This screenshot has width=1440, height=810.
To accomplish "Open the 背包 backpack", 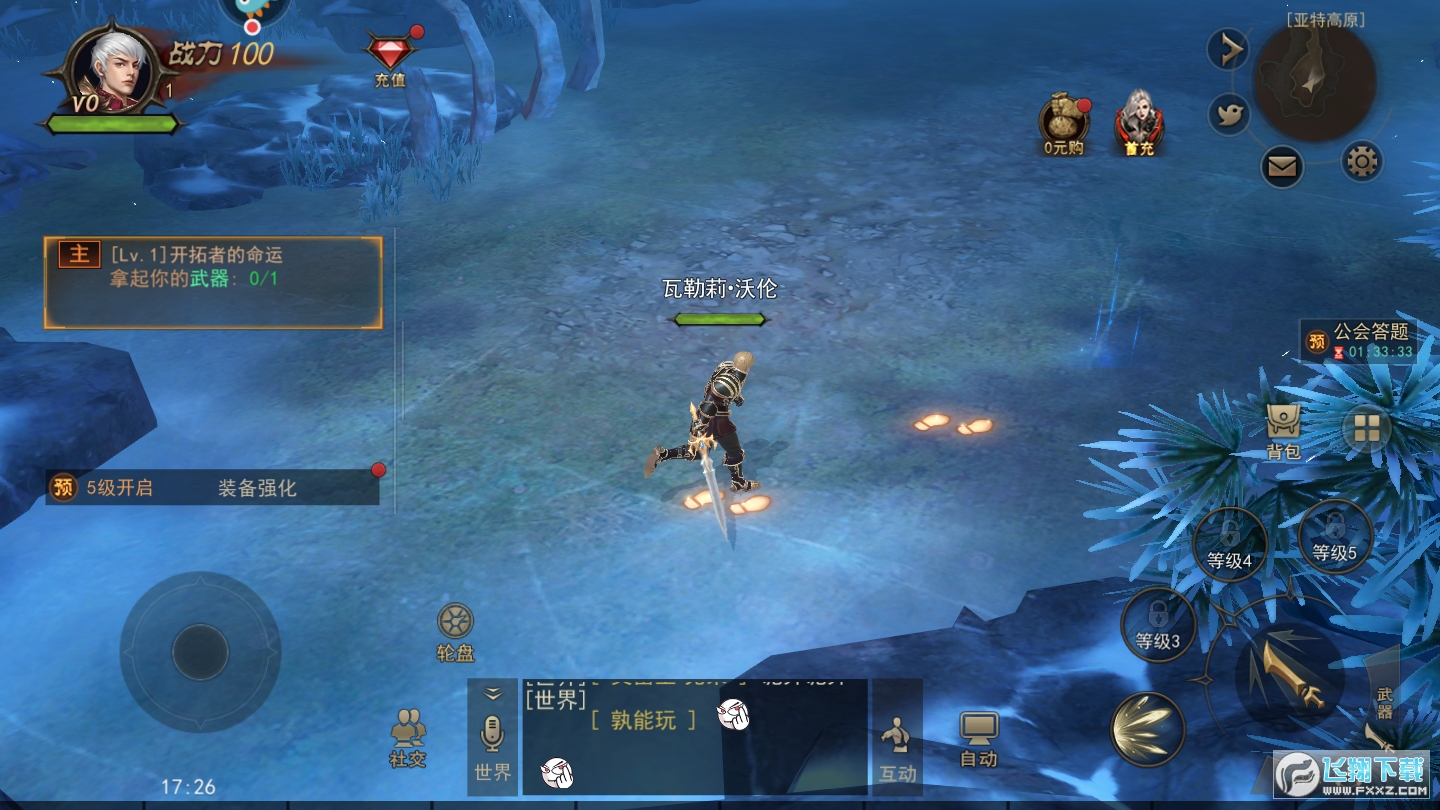I will coord(1283,432).
